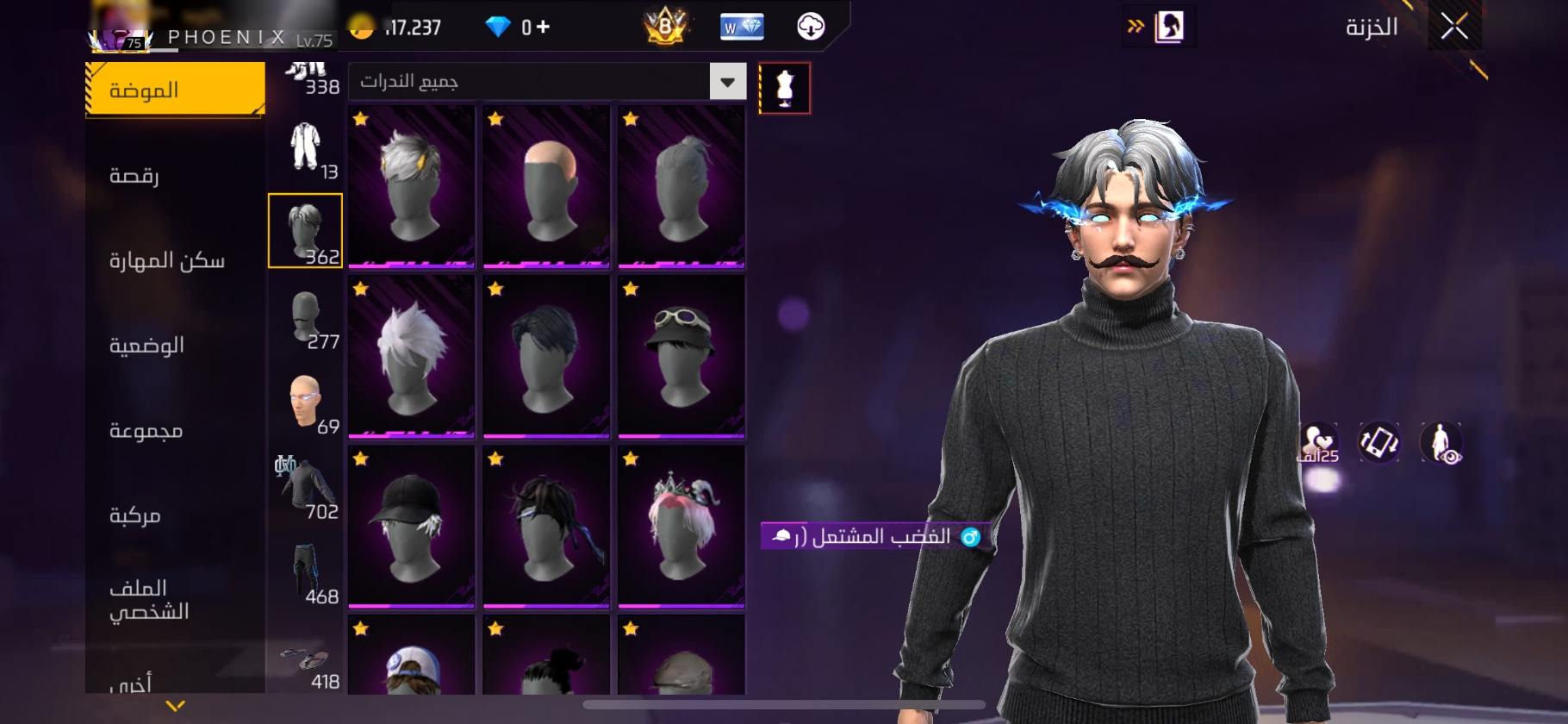Open the مجموعة (Collection) tab
The width and height of the screenshot is (1568, 724).
point(146,430)
